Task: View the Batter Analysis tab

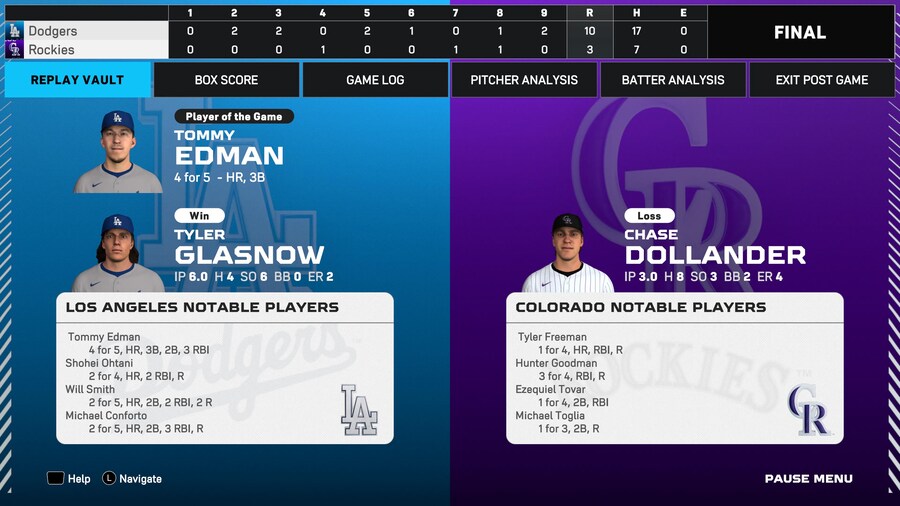Action: pyautogui.click(x=673, y=80)
